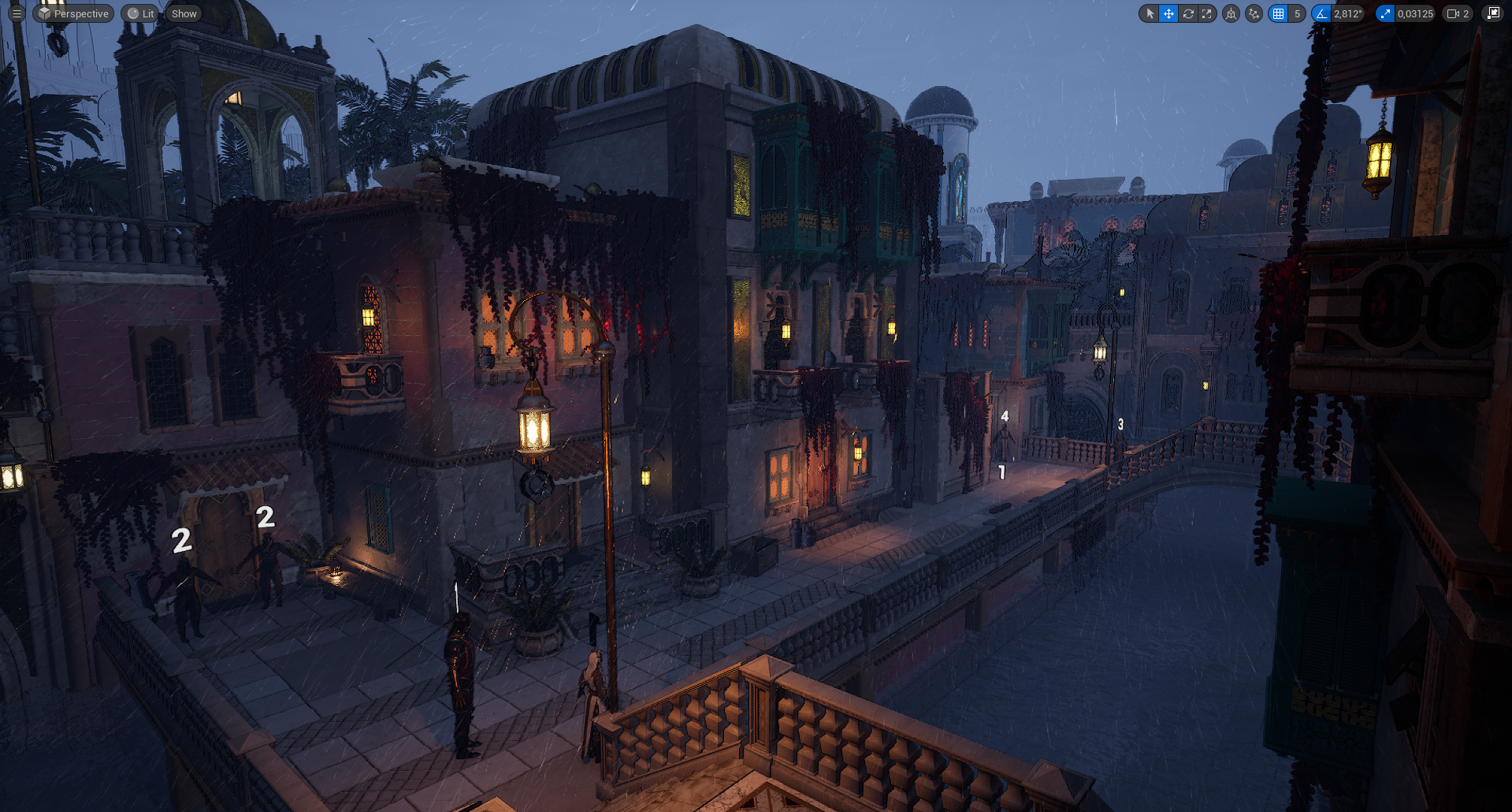1512x812 pixels.
Task: Click the maximize or restore viewport button
Action: click(x=1493, y=13)
